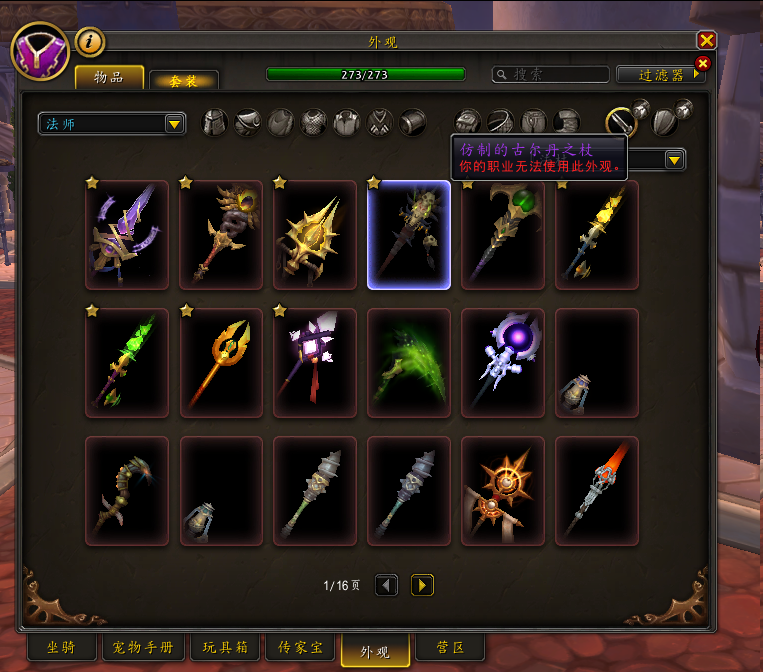Click the 搜索 search box
Image resolution: width=763 pixels, height=672 pixels.
coord(551,74)
